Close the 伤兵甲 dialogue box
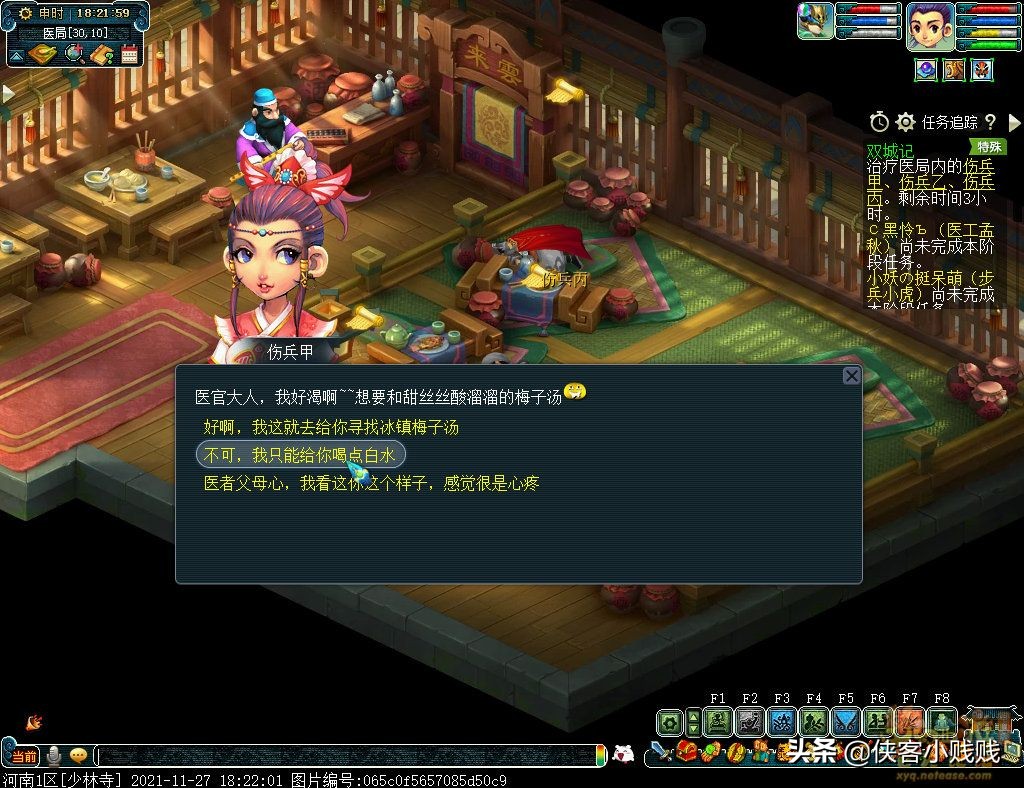 click(851, 375)
